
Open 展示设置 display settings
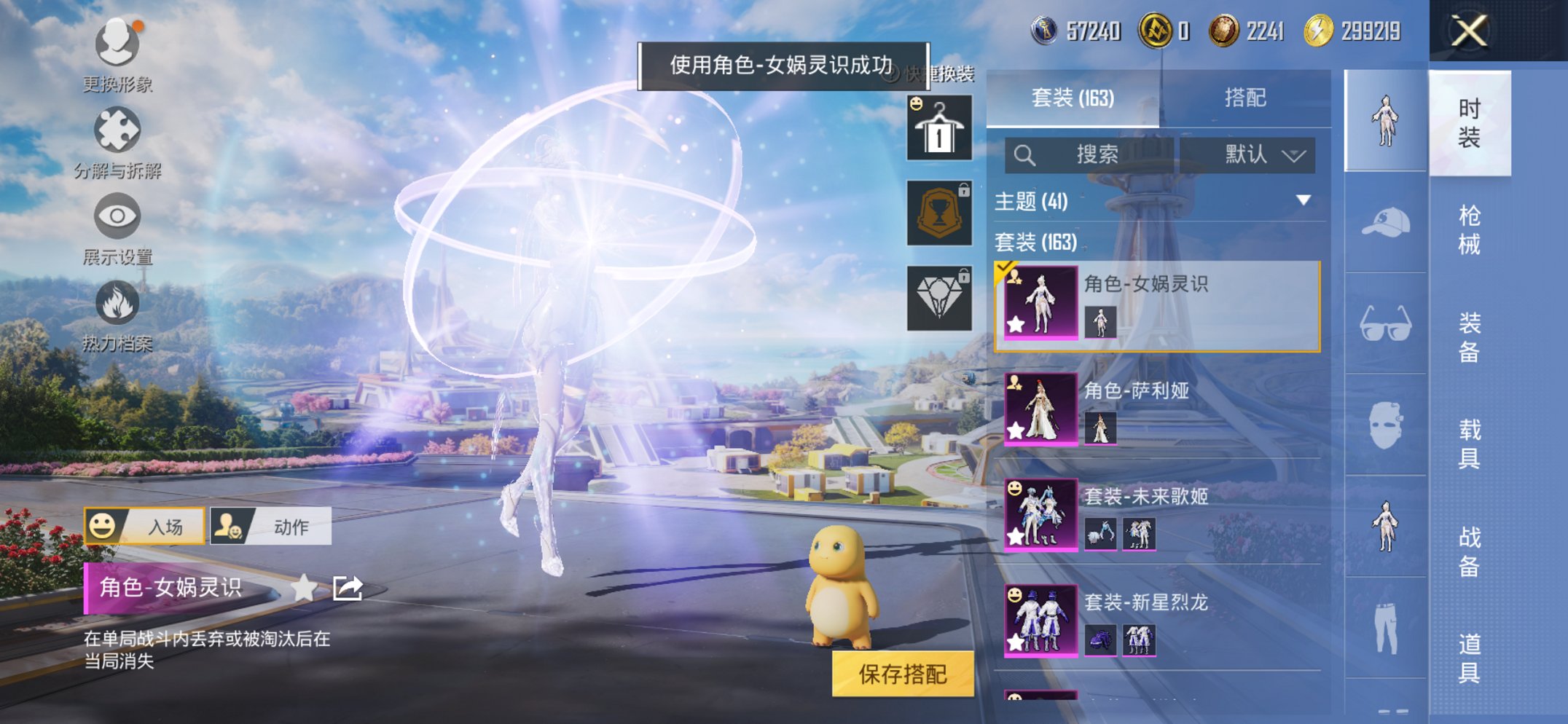(117, 216)
